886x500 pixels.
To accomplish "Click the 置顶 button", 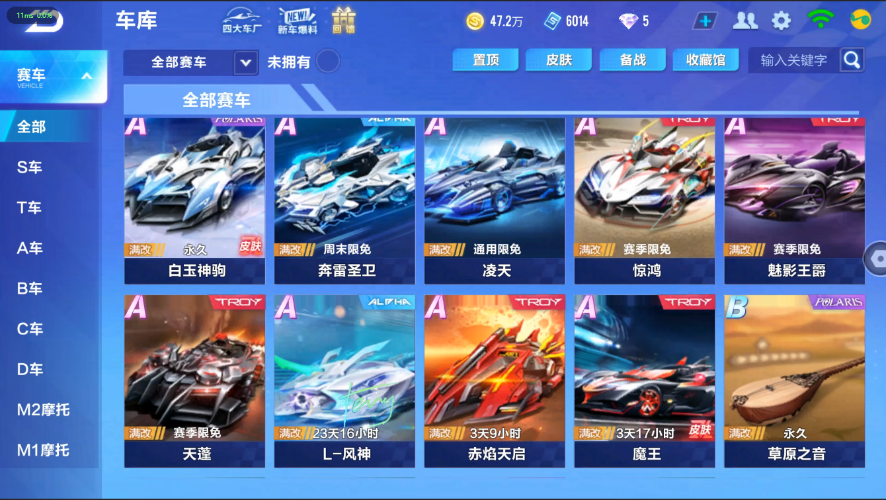I will click(485, 60).
